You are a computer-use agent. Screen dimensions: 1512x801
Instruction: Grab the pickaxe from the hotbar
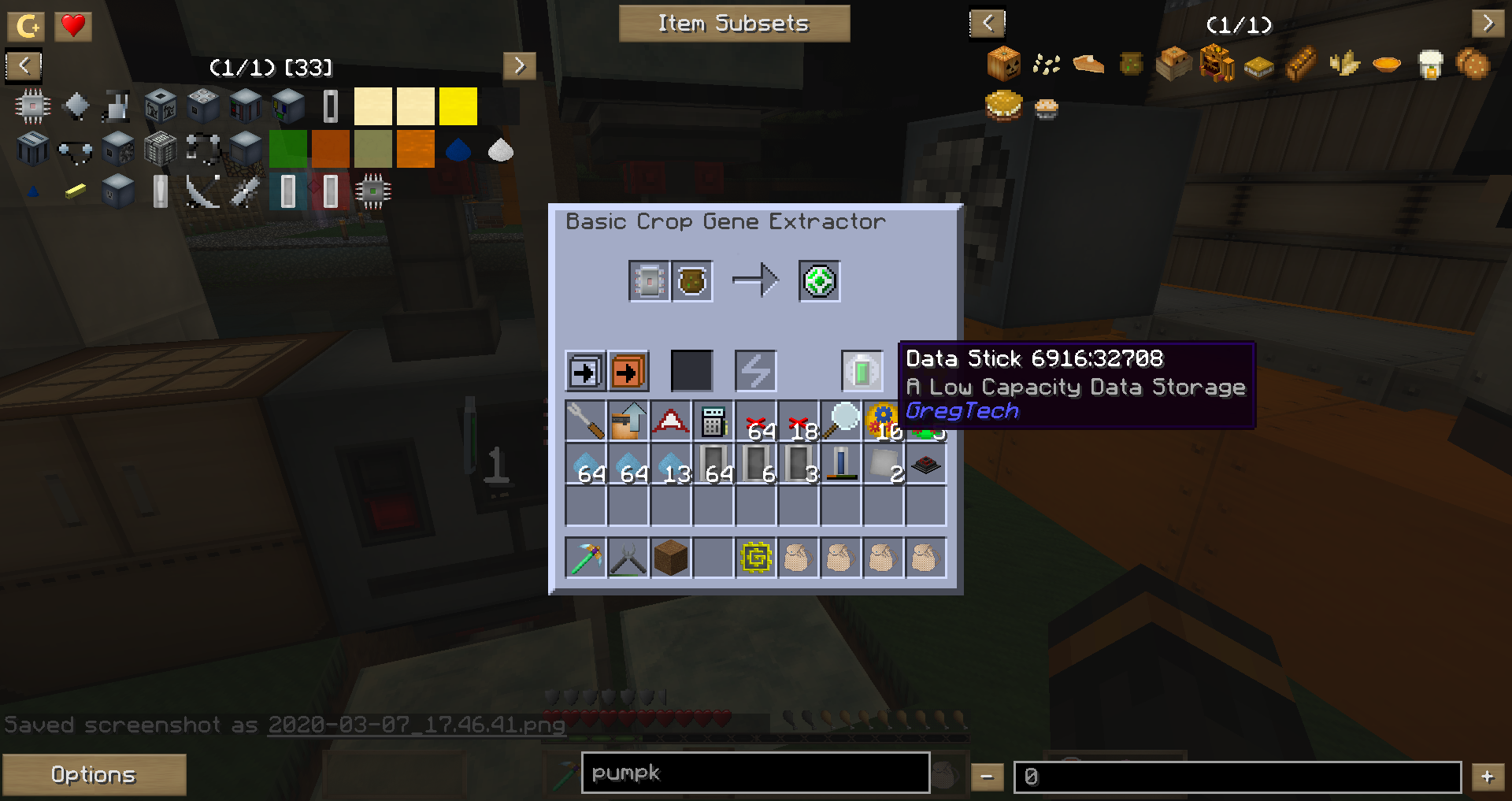(x=585, y=557)
